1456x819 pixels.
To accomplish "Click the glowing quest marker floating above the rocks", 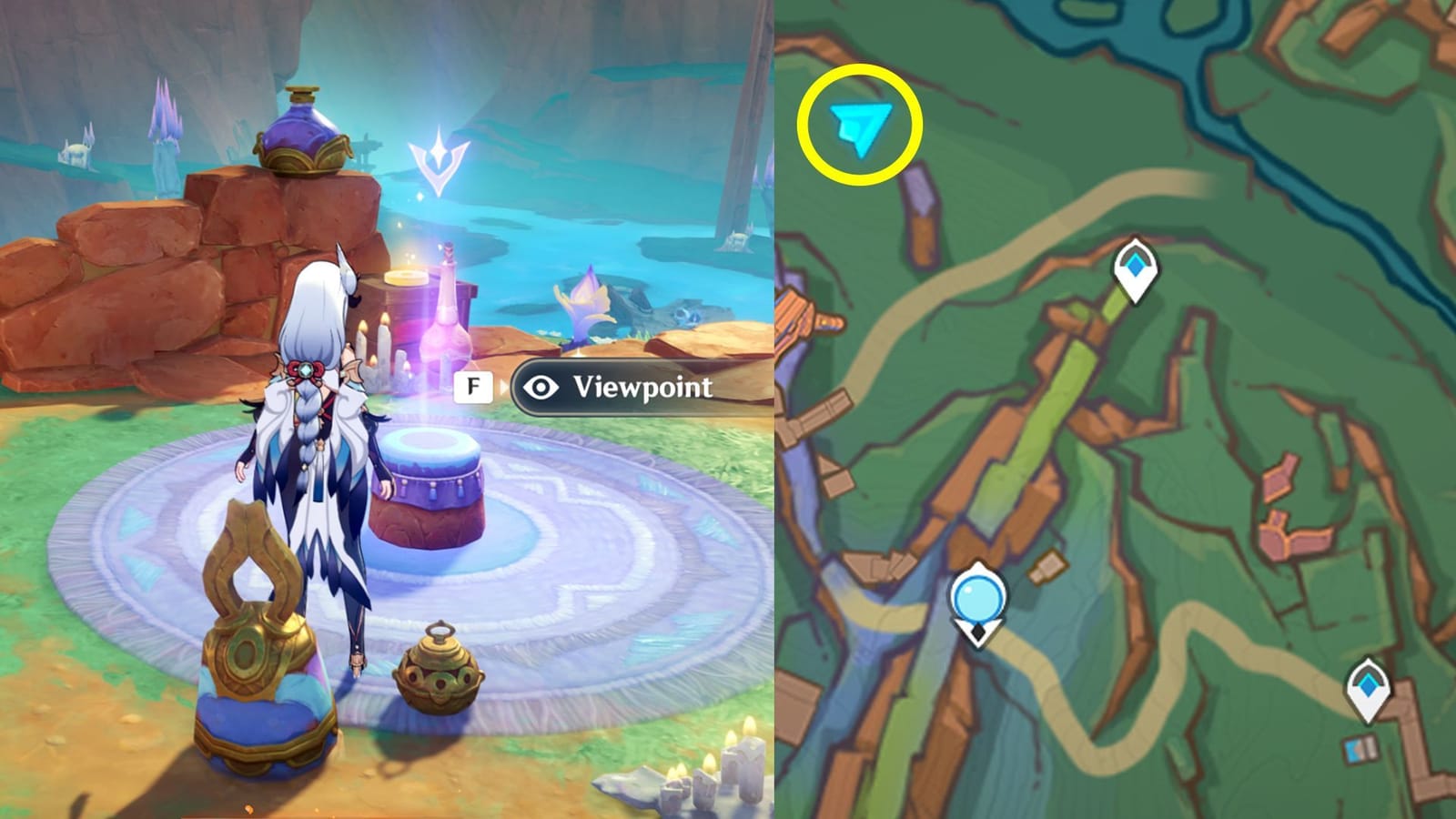I will point(440,155).
